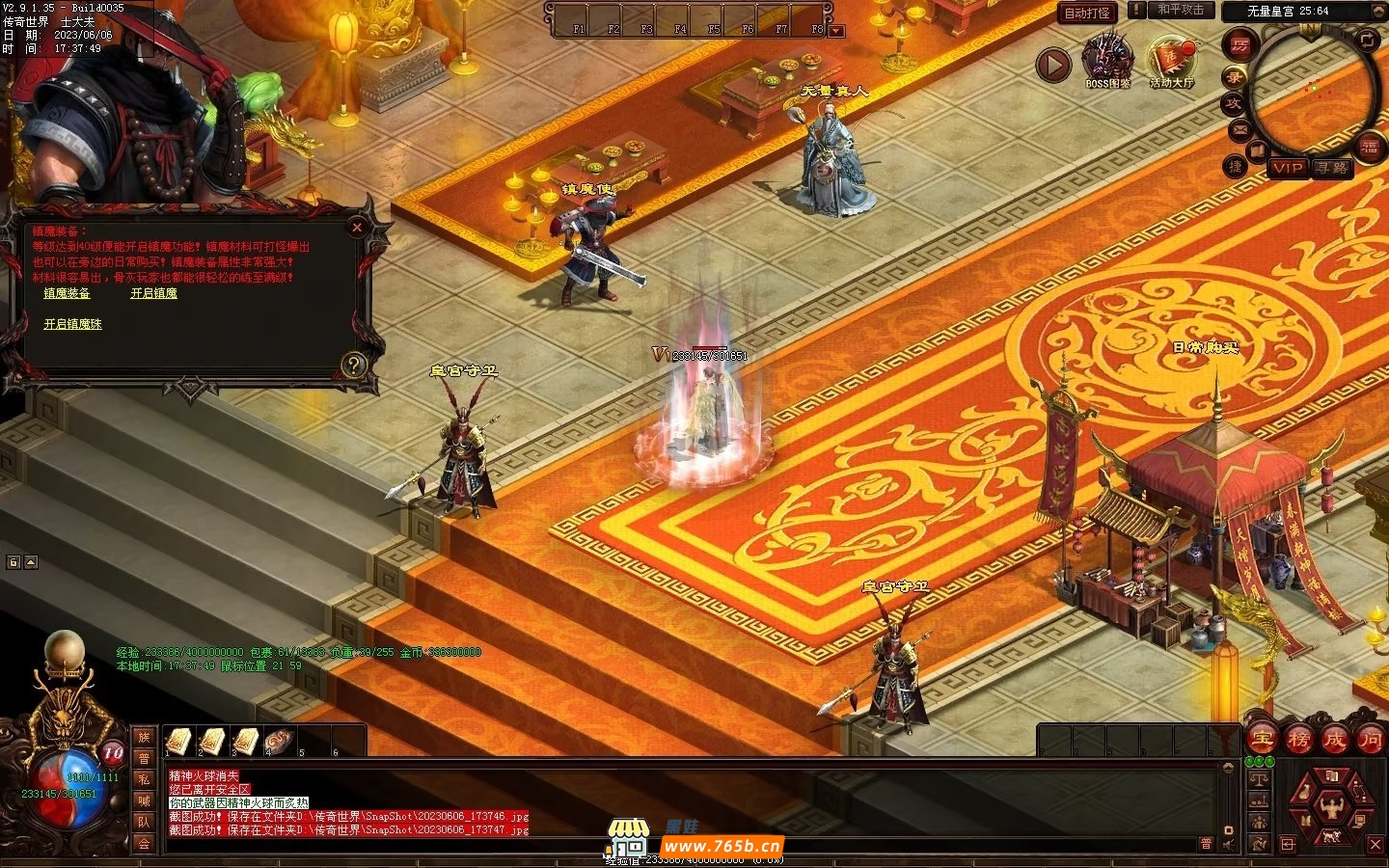Switch to the 私 private chat channel

(x=144, y=779)
